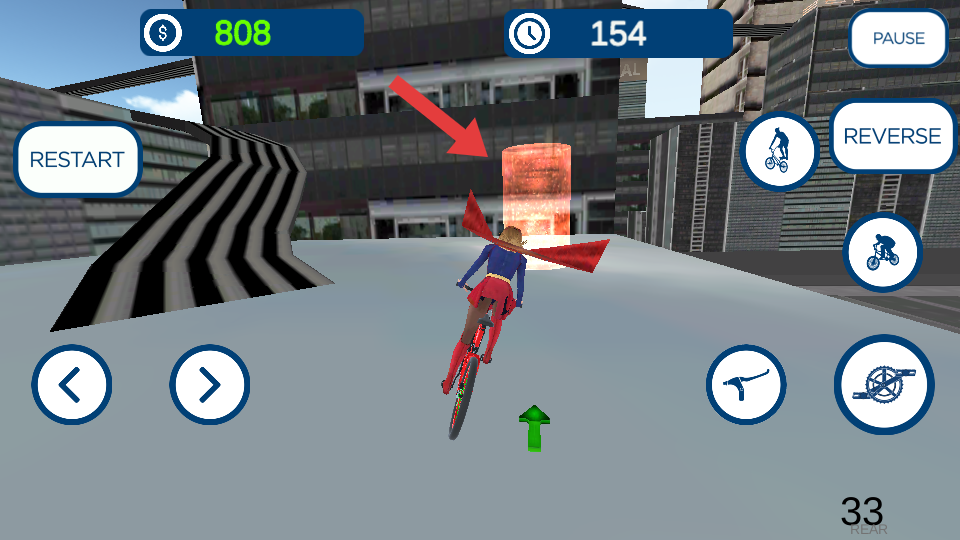
Task: Steer right with the right arrow button
Action: point(209,384)
